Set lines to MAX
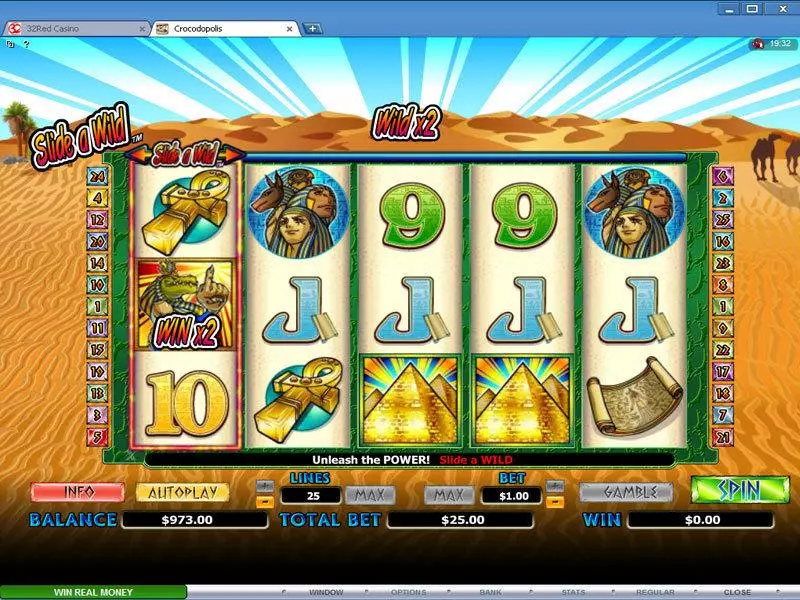The width and height of the screenshot is (800, 600). tap(369, 495)
